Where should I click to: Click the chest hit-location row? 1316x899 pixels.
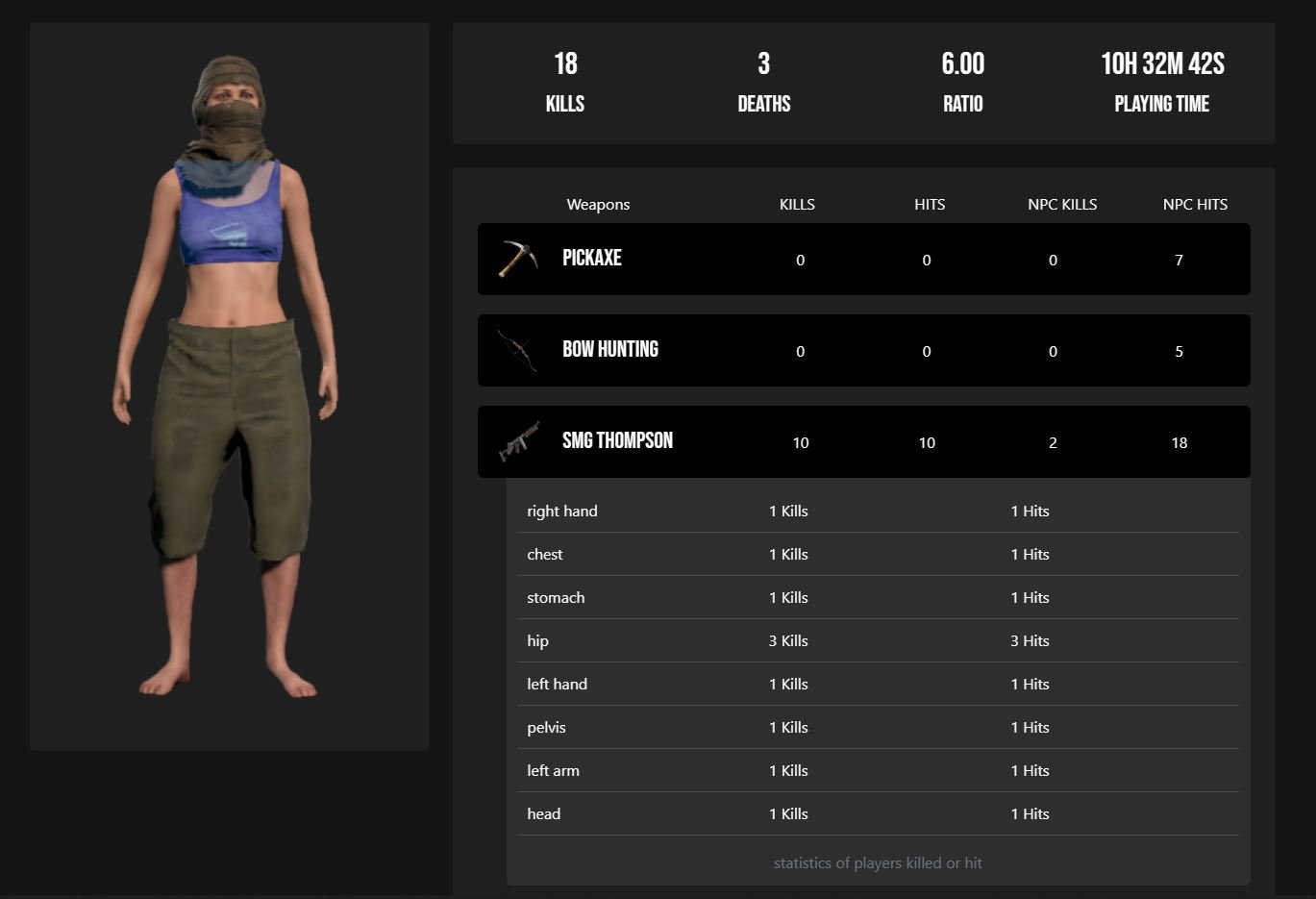click(878, 555)
